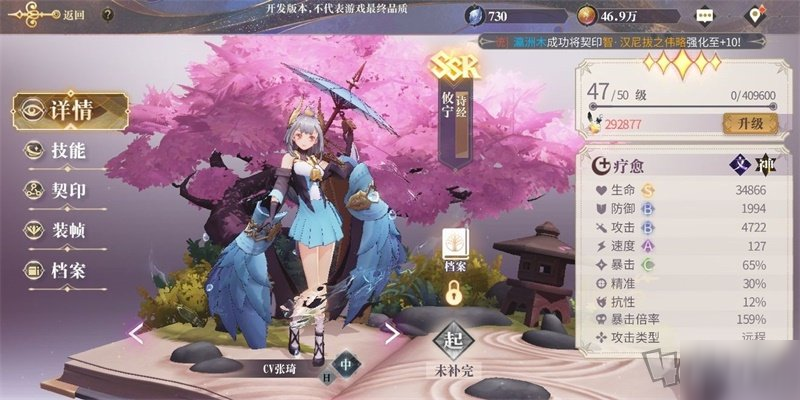View next character with right arrow

coord(393,333)
